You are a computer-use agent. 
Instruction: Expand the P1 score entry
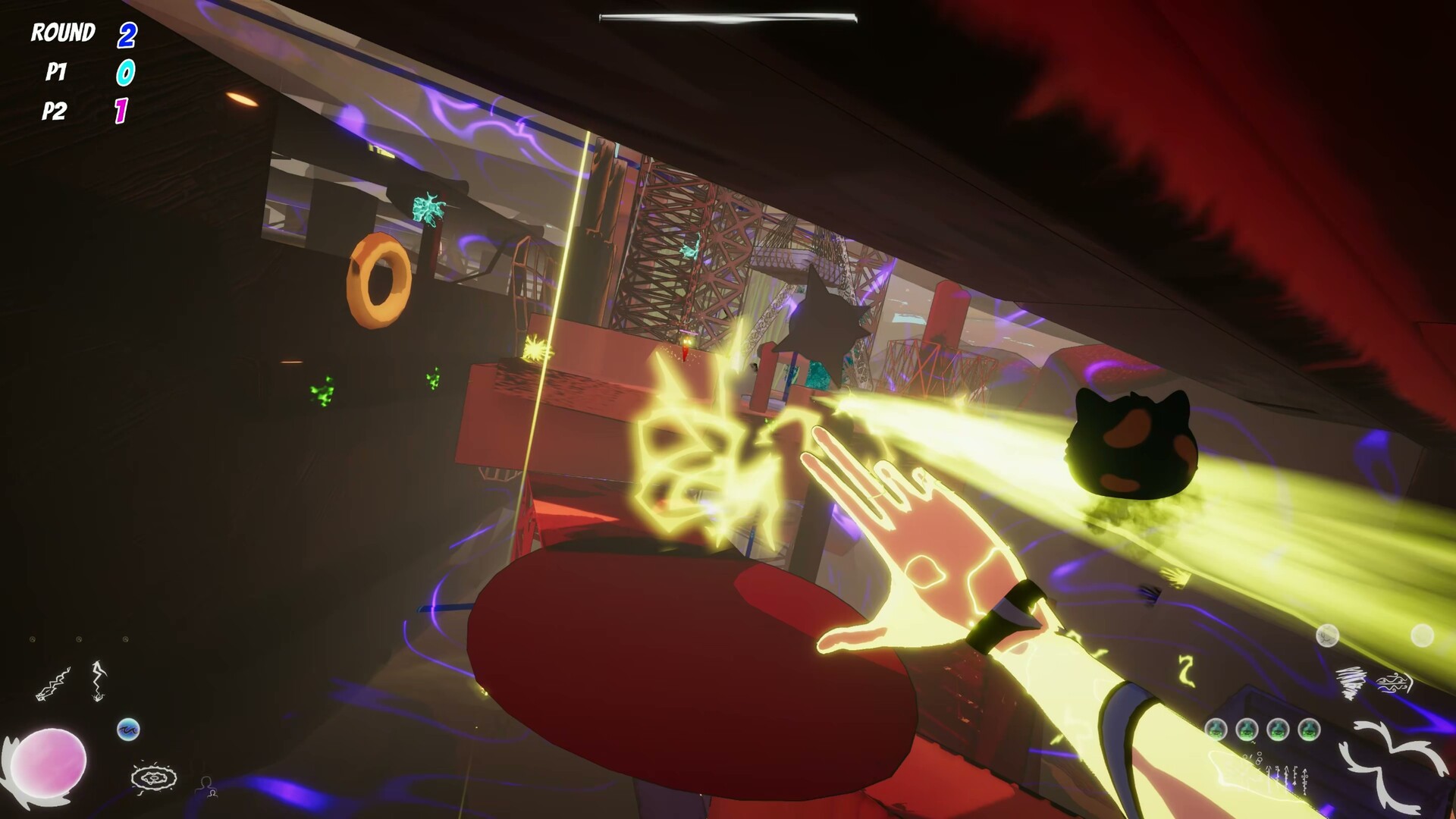56,73
